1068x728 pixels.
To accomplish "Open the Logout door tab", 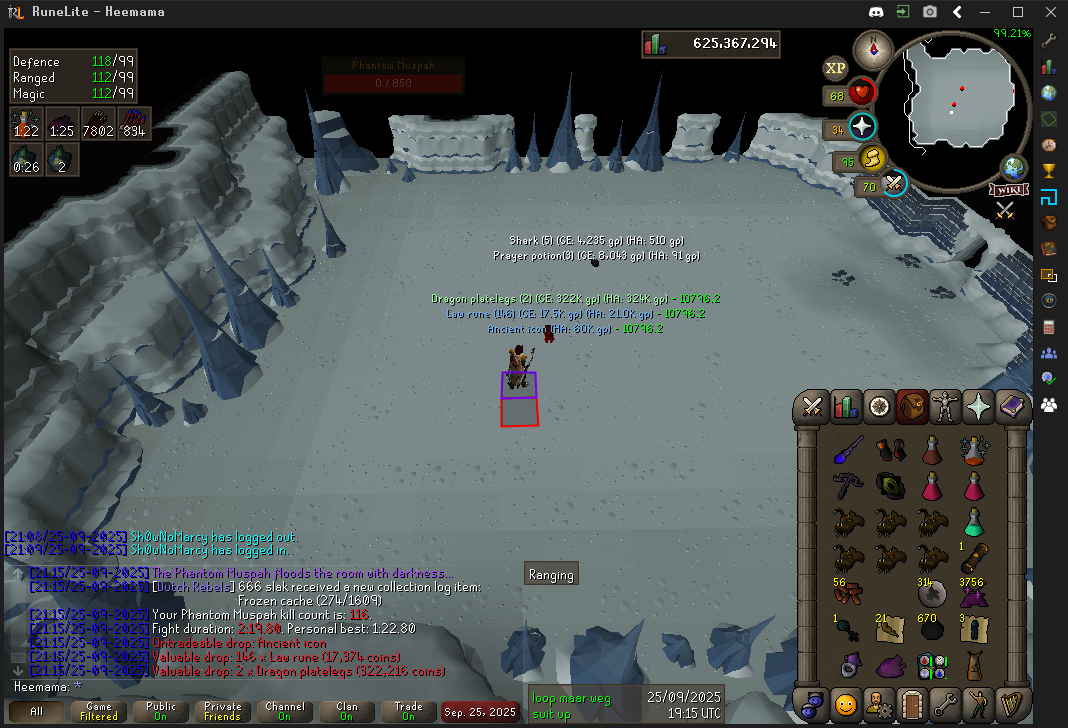I will click(912, 703).
